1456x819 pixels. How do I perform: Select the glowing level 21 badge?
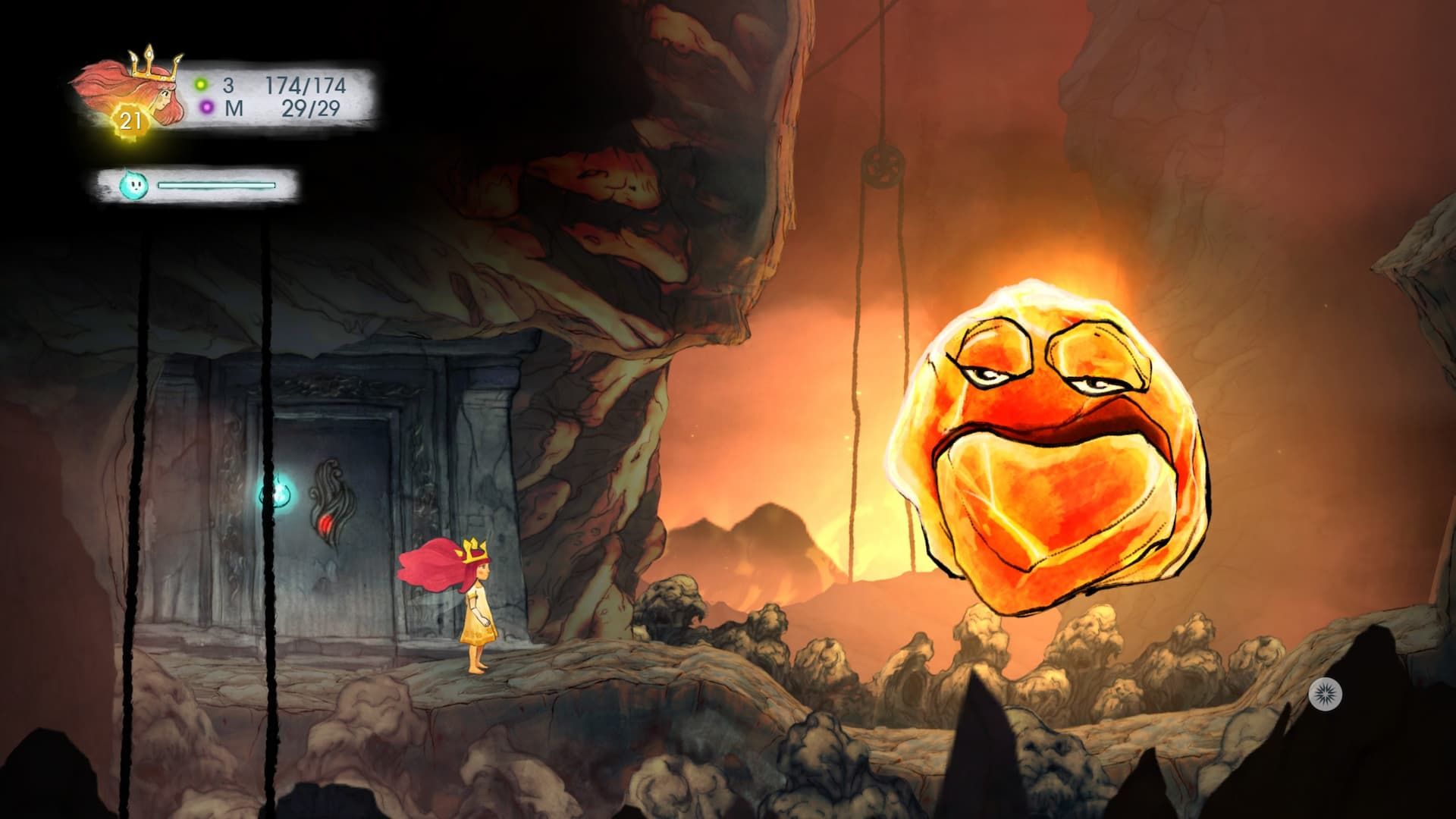point(130,118)
